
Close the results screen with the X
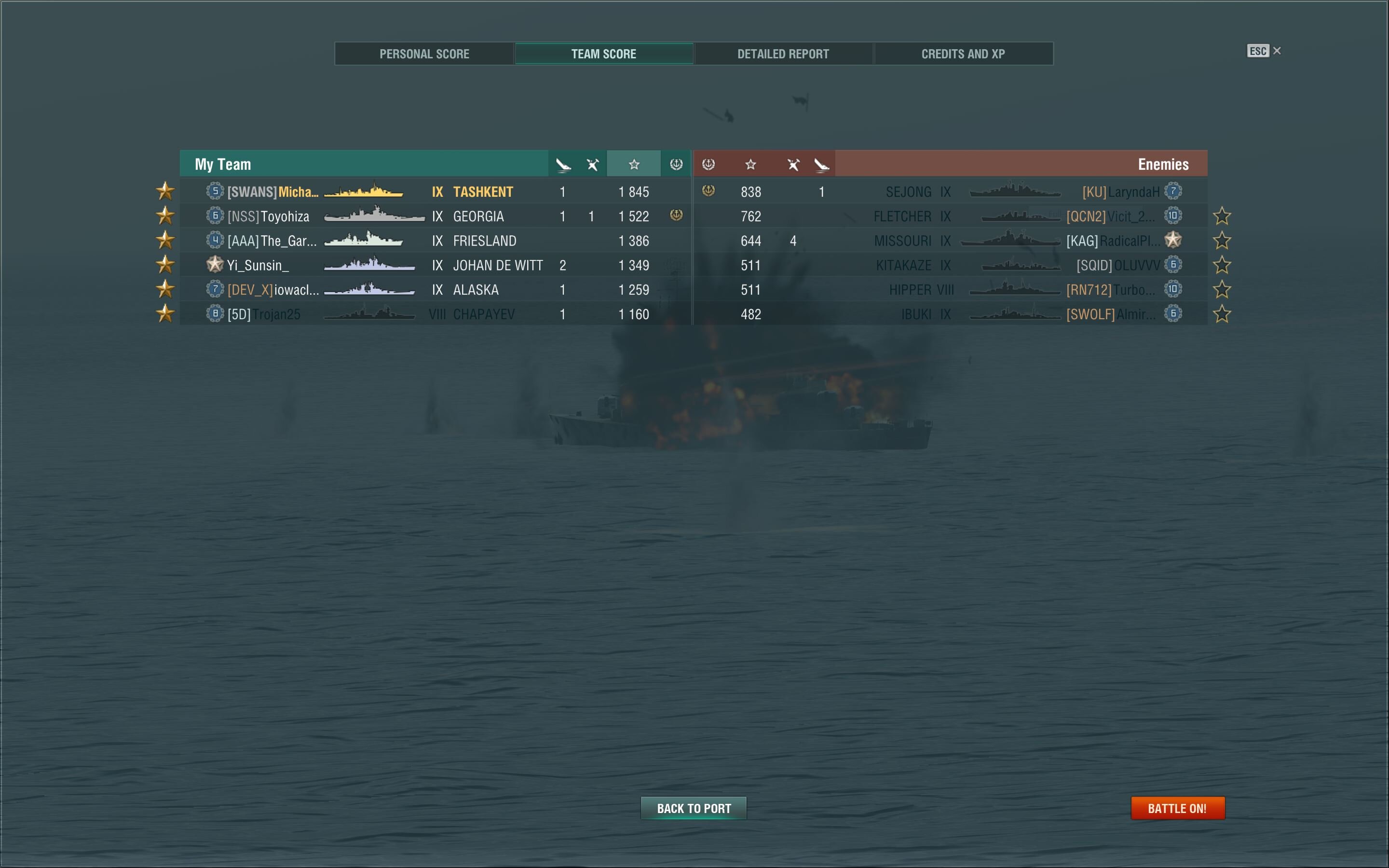1277,51
